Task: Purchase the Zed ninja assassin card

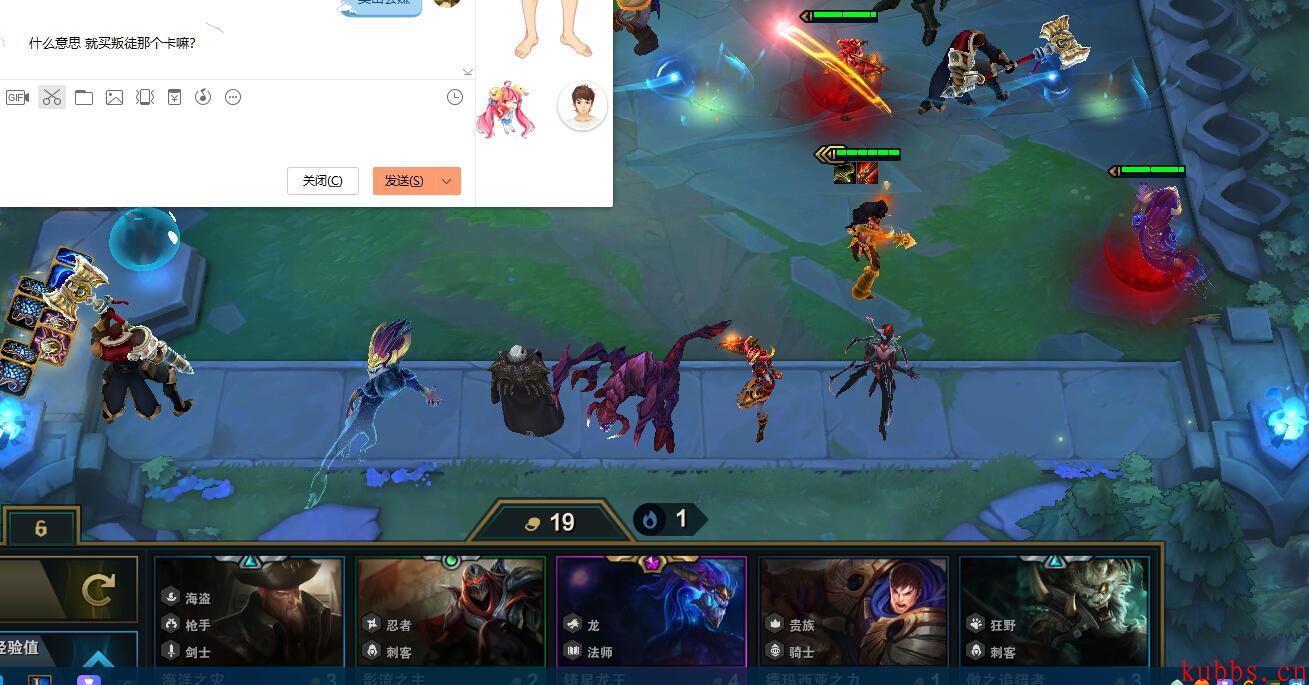Action: 450,612
